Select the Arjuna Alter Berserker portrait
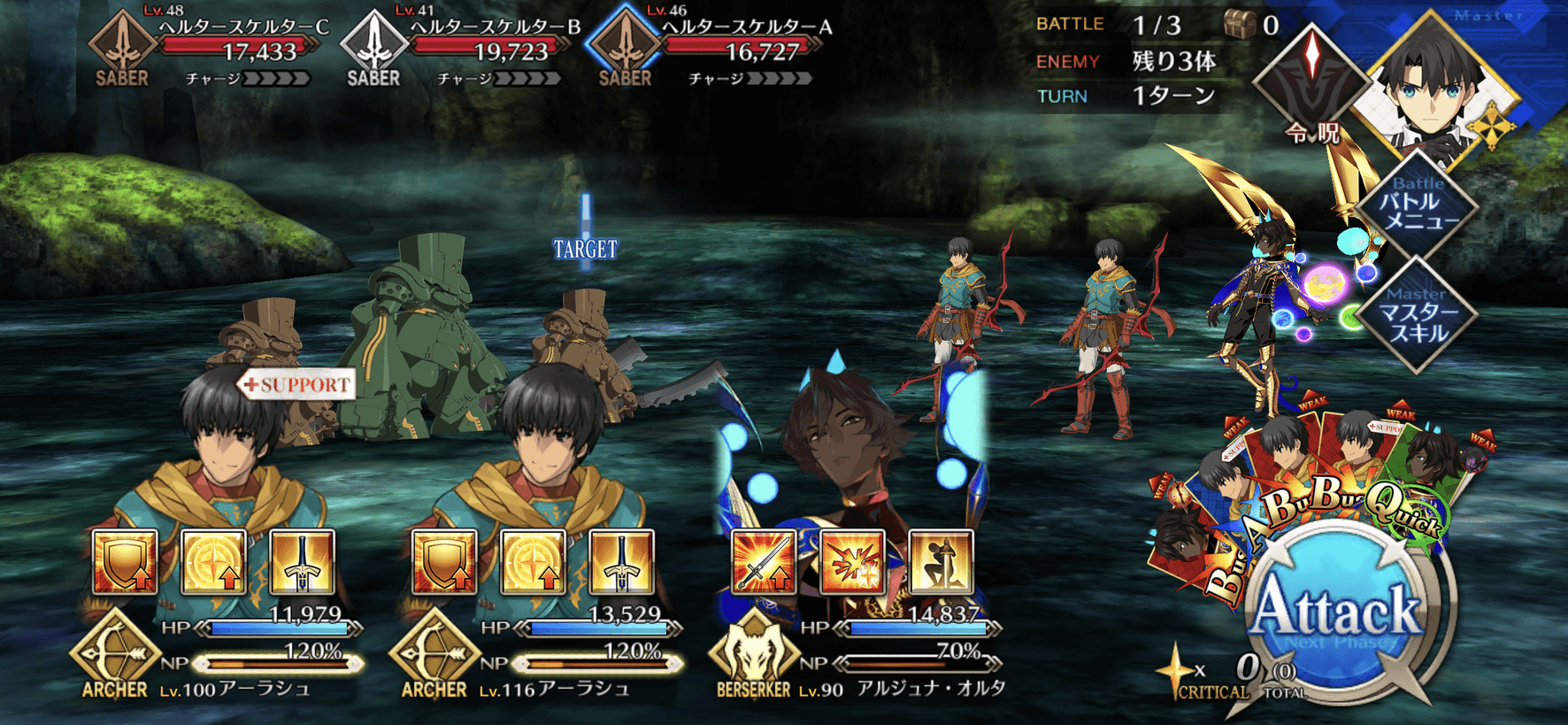 [849, 443]
